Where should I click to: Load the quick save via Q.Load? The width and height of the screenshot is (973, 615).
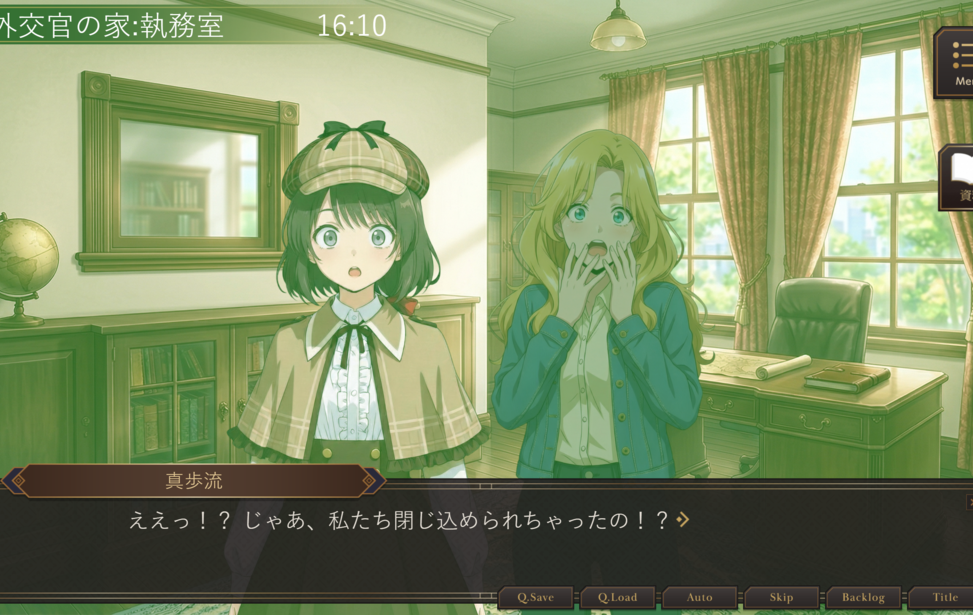618,597
